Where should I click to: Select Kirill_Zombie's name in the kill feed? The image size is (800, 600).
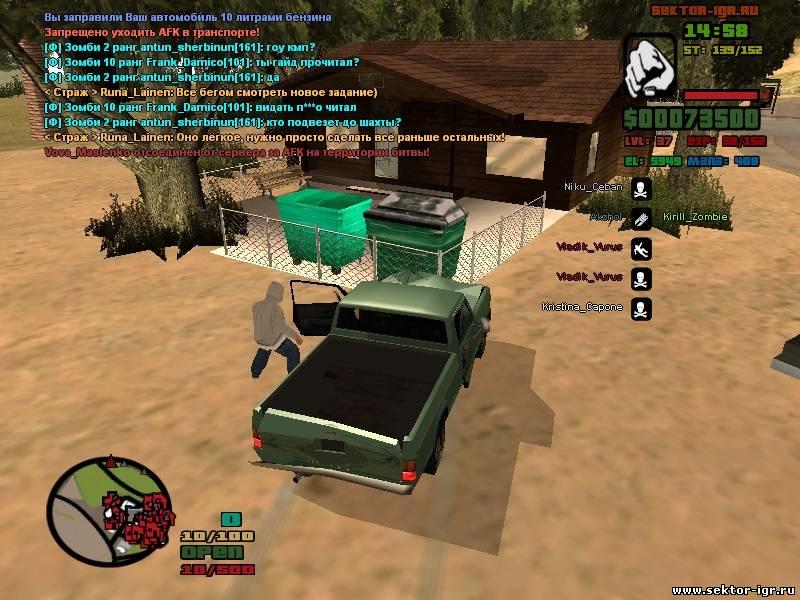click(695, 217)
